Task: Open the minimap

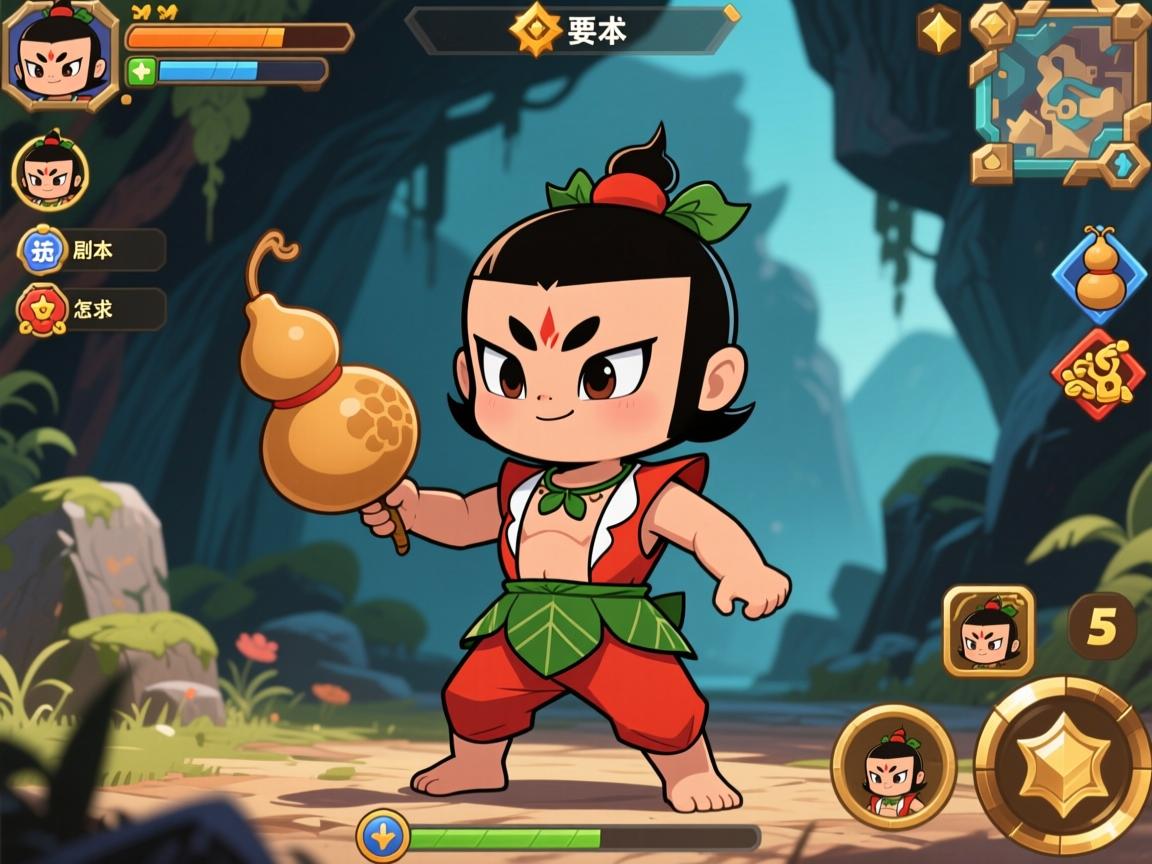Action: pos(1060,93)
